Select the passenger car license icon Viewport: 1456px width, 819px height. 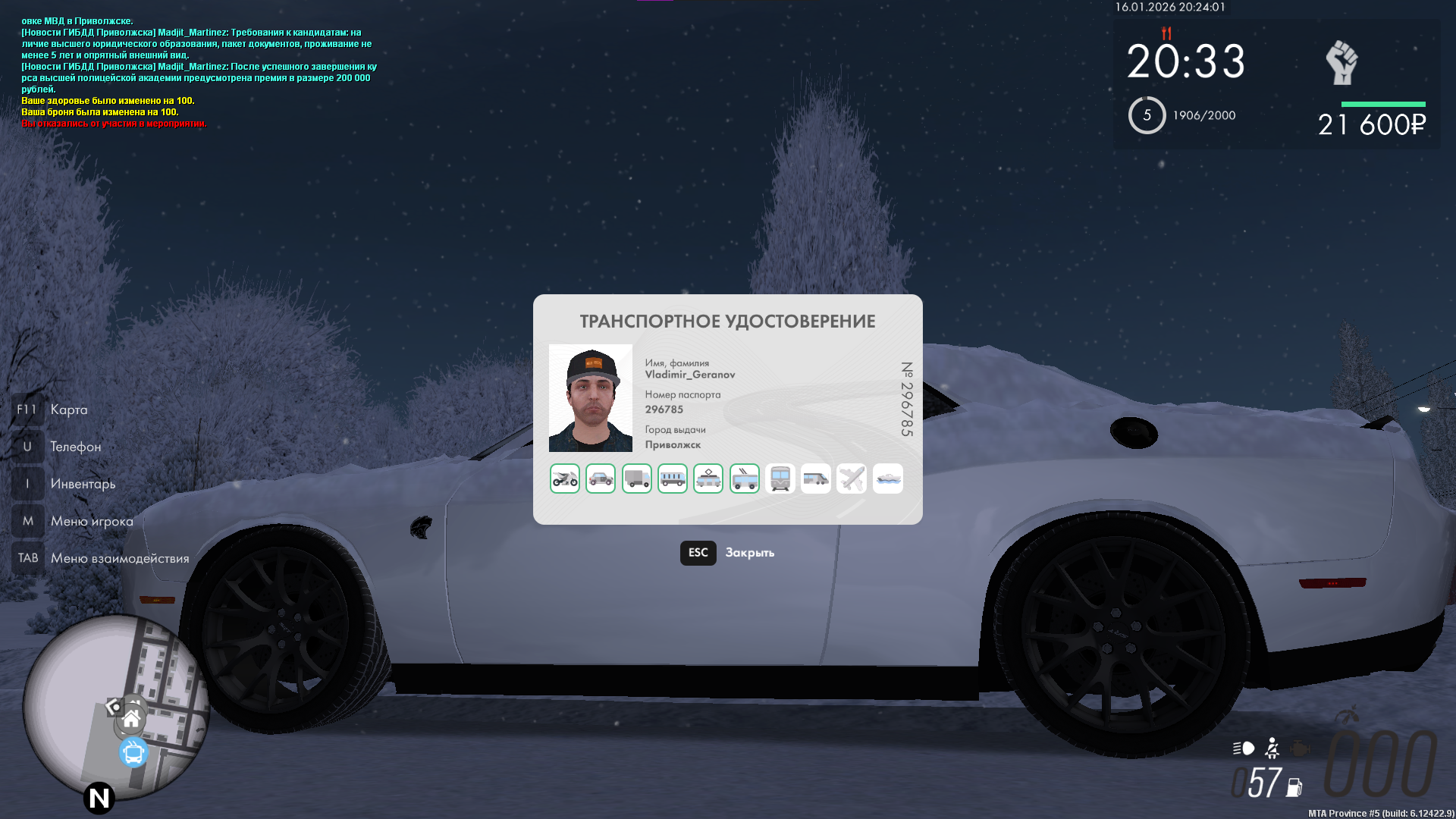(x=601, y=479)
